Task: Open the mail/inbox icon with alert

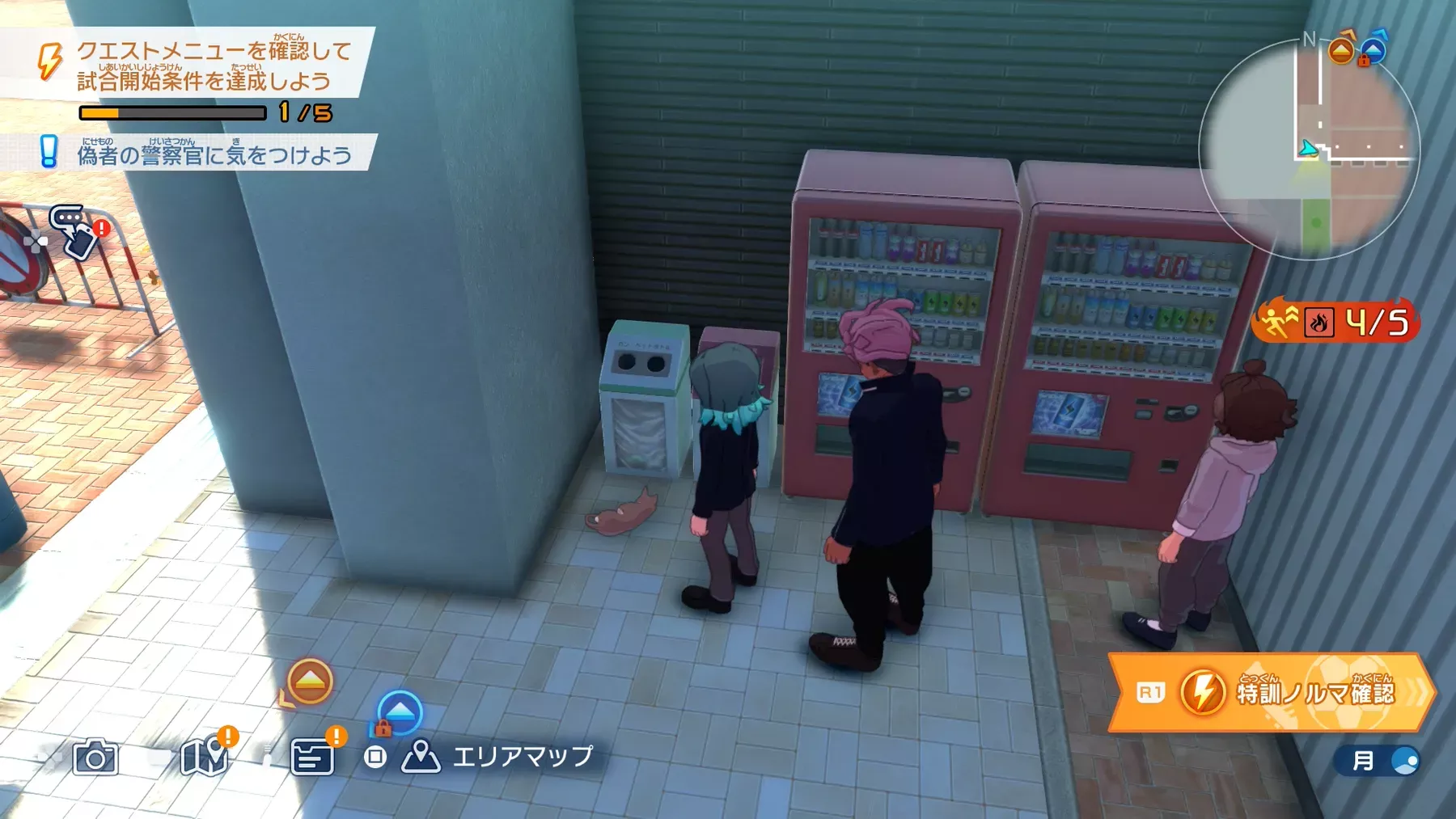Action: click(x=311, y=756)
